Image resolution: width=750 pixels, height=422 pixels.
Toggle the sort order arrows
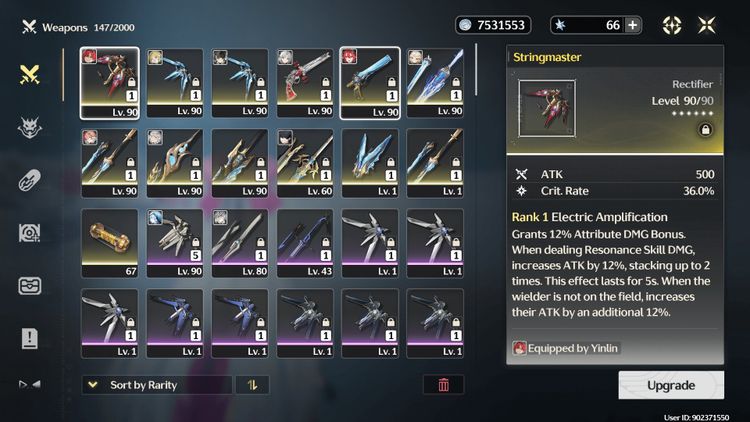pos(252,385)
